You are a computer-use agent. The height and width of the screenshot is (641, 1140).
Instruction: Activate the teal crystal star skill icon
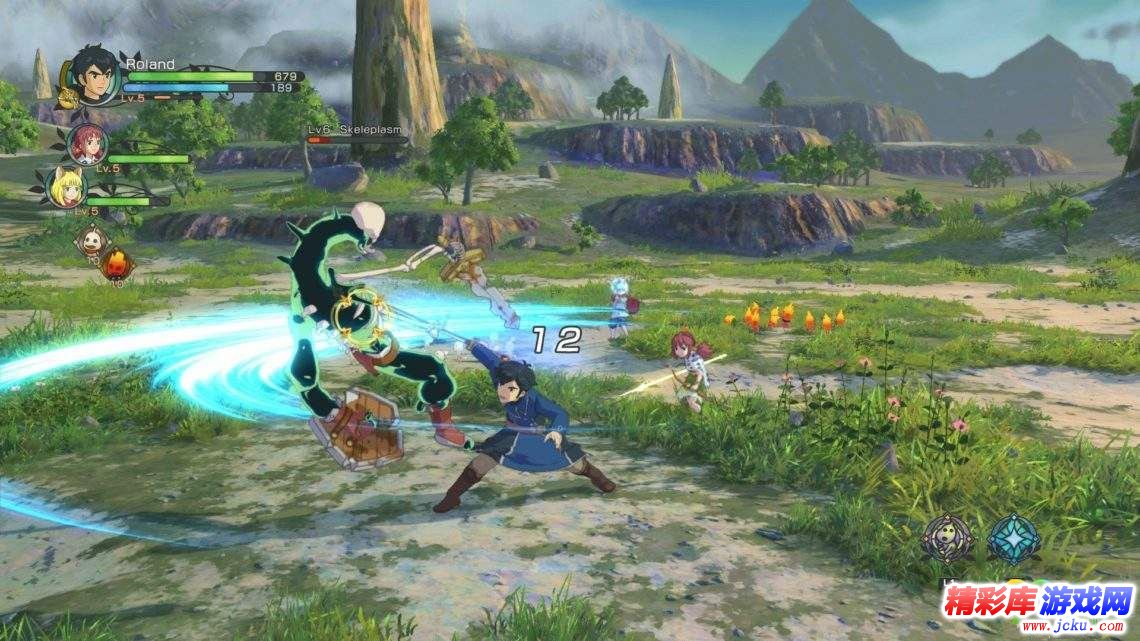coord(1013,538)
